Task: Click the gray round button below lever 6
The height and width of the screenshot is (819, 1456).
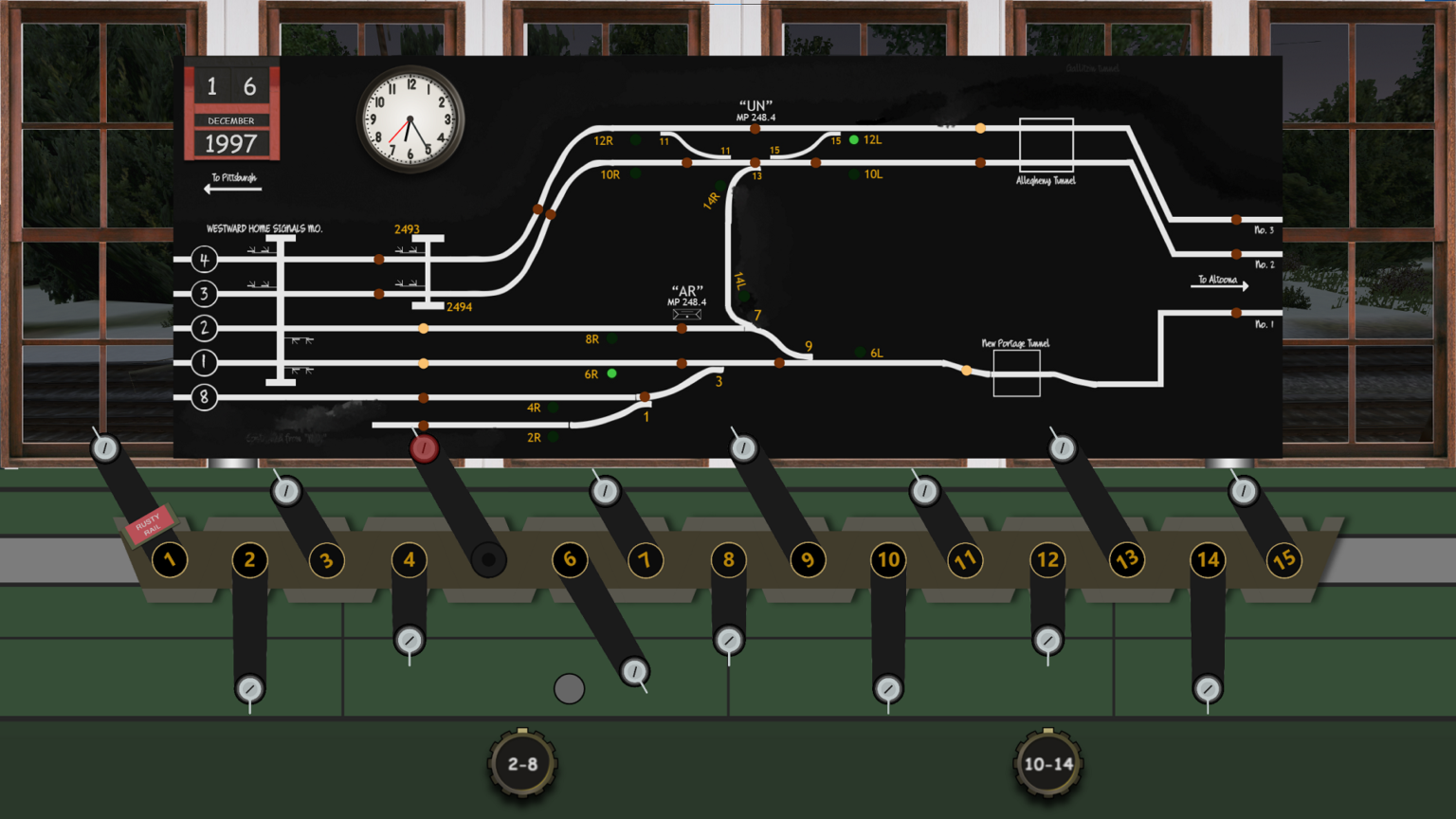Action: [569, 686]
